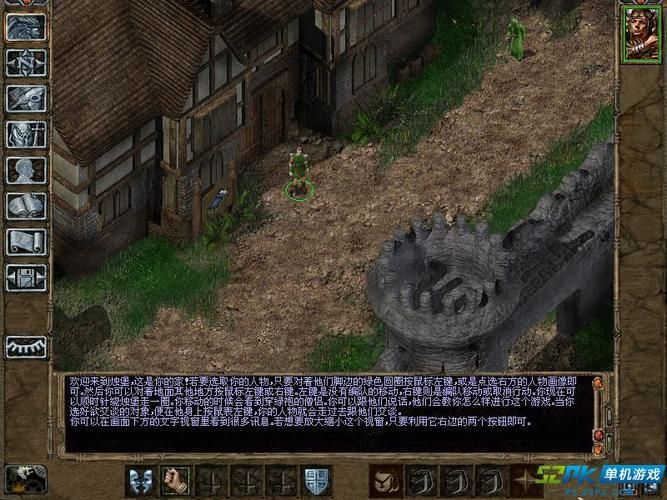Select the fist attack action
667x500 pixels.
(x=176, y=481)
